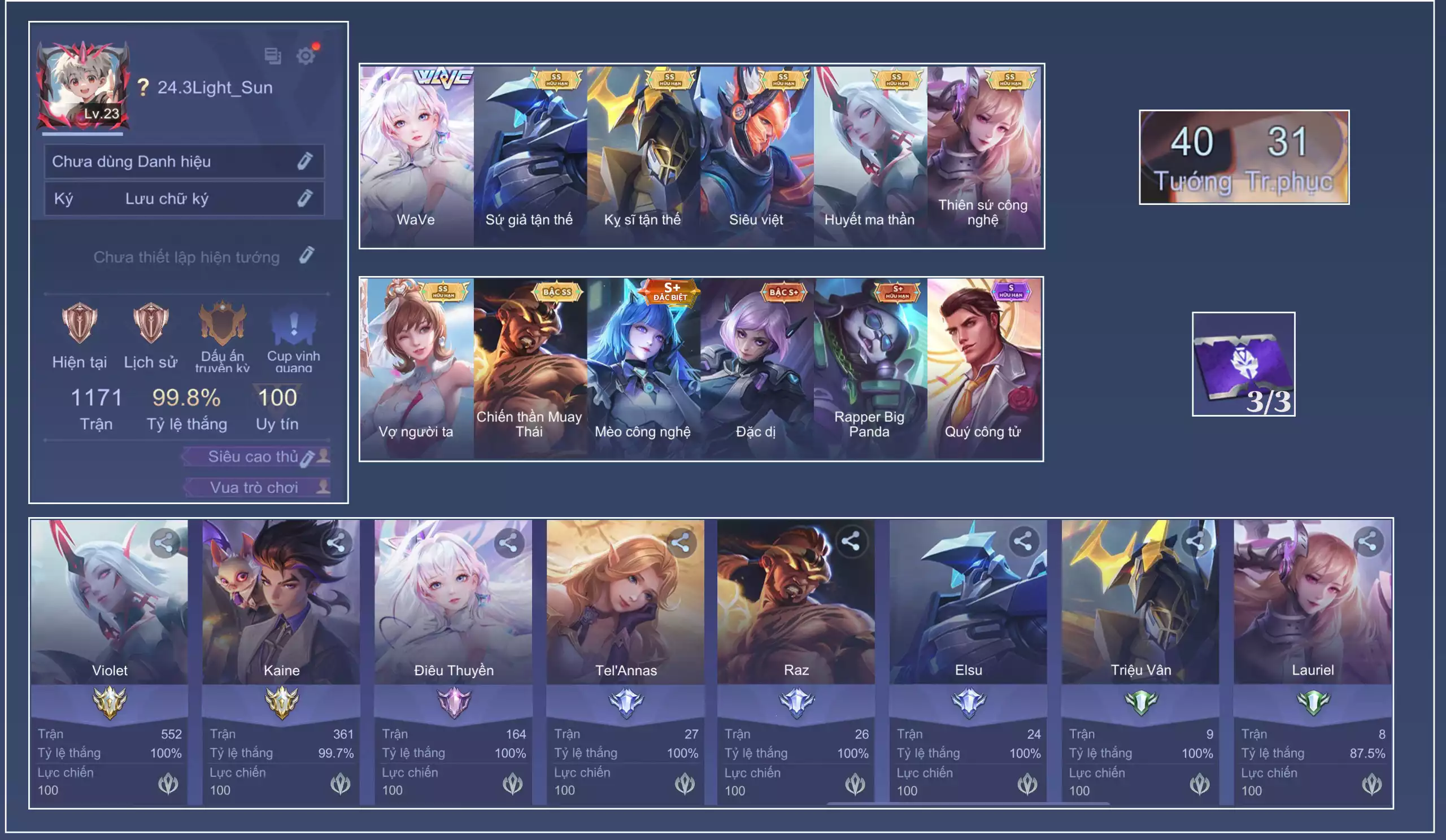Open the Siêu việt skin card
The height and width of the screenshot is (840, 1446).
[x=756, y=156]
